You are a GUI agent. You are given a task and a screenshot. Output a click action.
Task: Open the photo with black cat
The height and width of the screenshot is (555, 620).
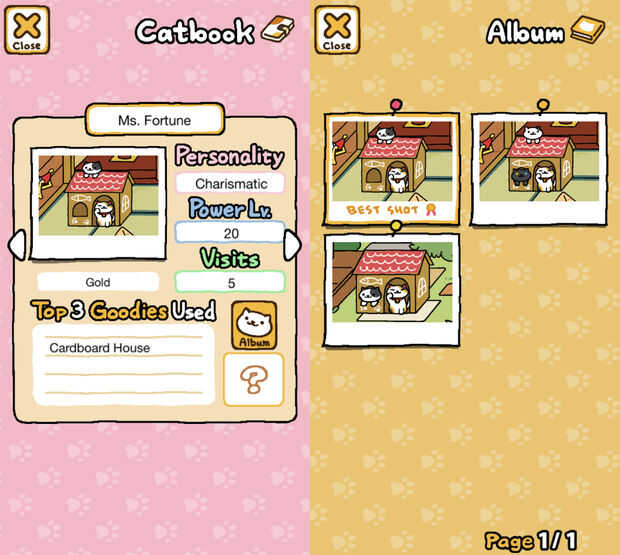pyautogui.click(x=538, y=167)
